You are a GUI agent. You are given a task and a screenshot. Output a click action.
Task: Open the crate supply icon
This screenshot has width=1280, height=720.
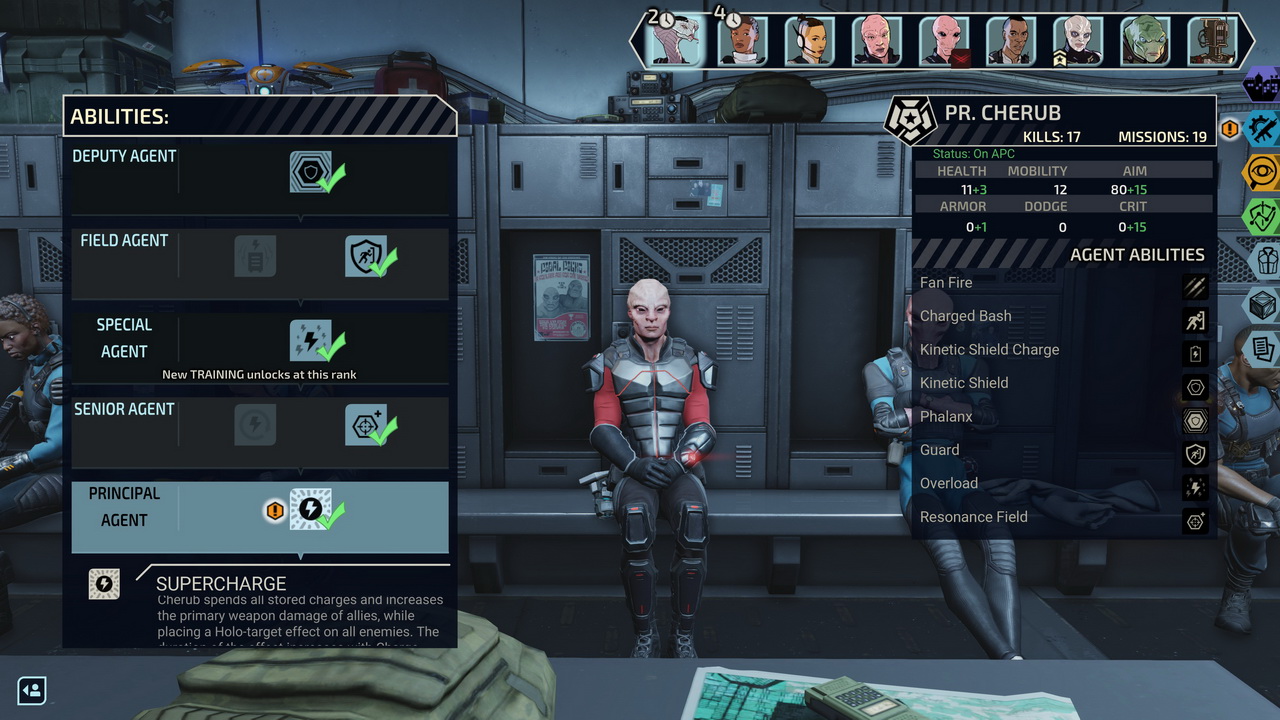1266,305
